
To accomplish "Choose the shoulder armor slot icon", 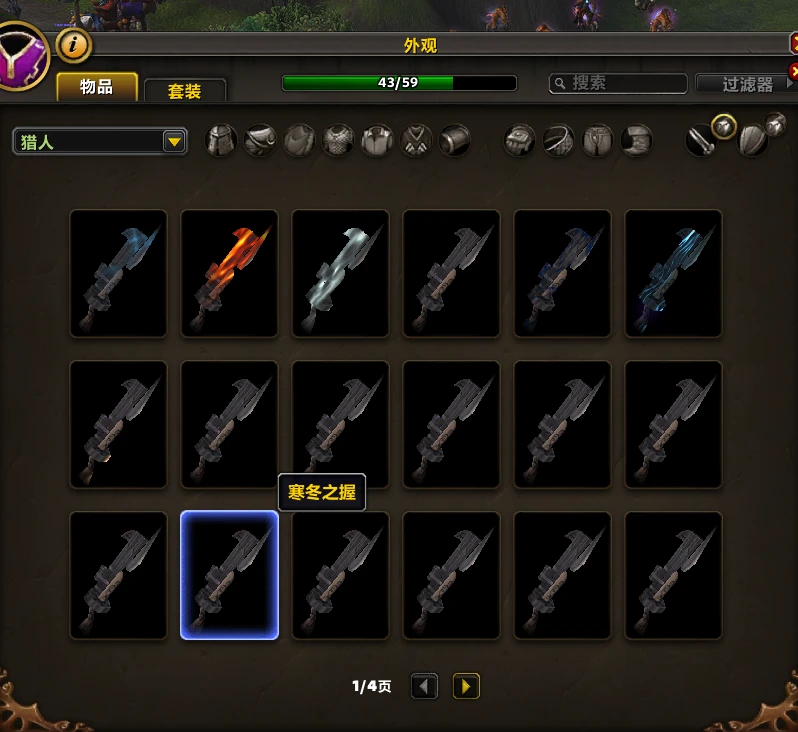I will [261, 141].
